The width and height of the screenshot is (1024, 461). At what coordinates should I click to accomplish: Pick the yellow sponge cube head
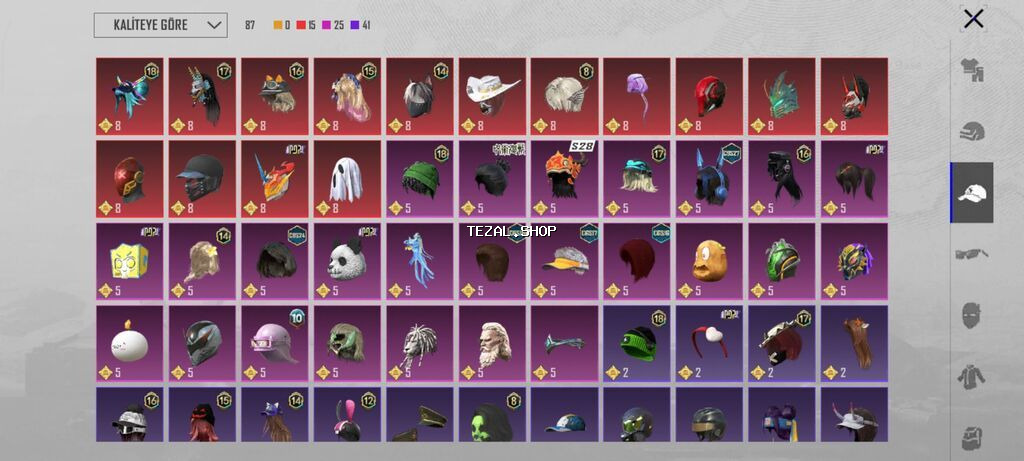130,261
